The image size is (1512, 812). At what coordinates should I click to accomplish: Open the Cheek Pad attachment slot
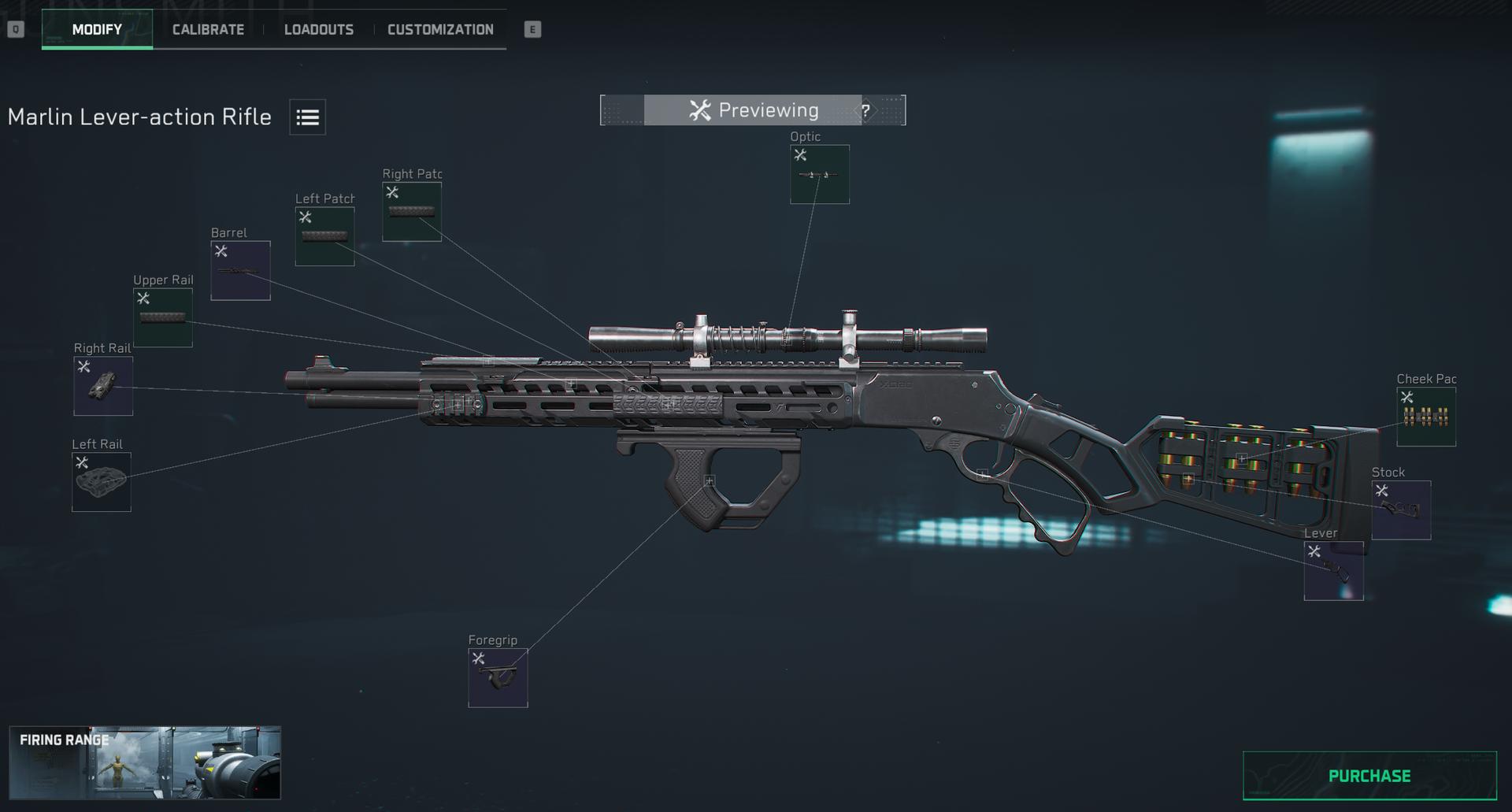coord(1425,417)
